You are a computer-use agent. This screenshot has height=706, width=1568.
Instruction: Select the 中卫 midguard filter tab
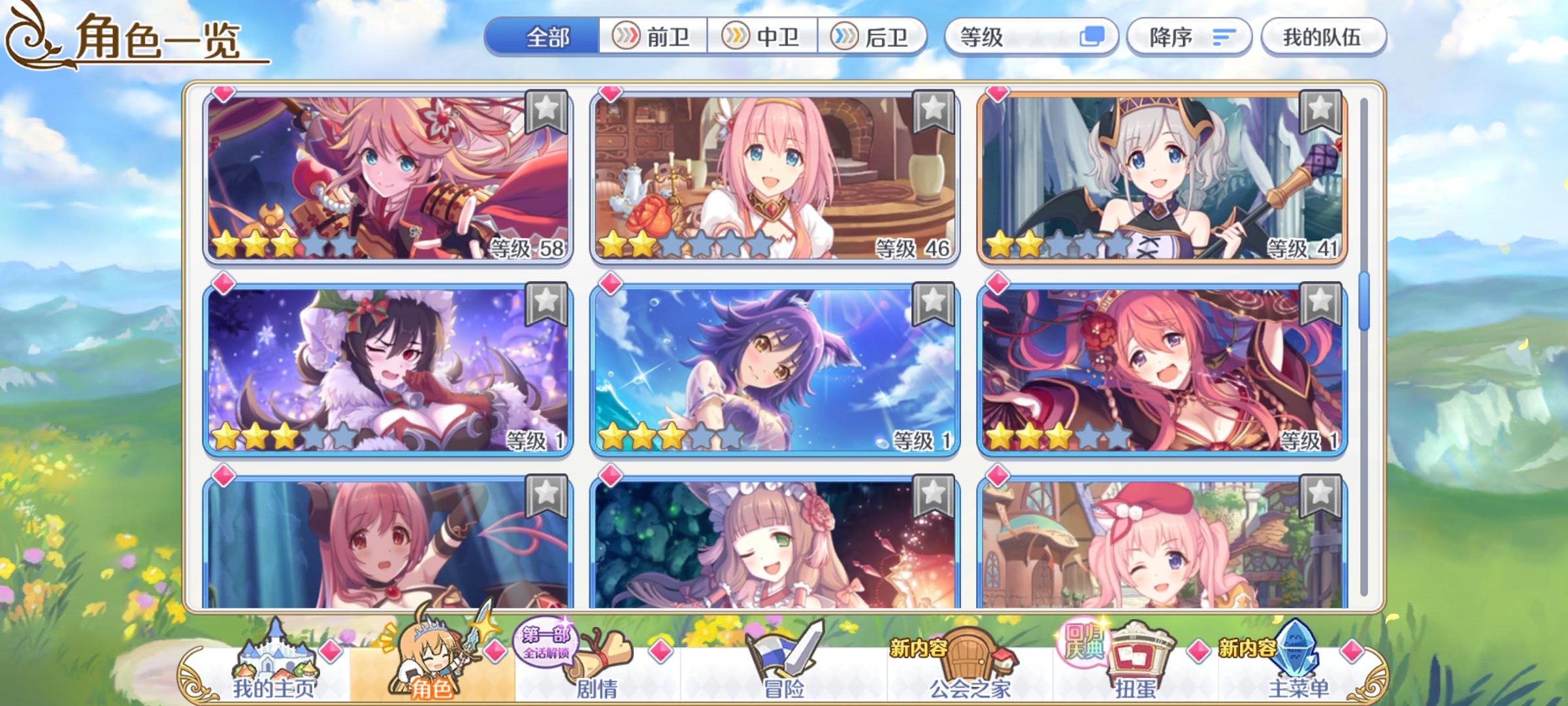[x=763, y=39]
